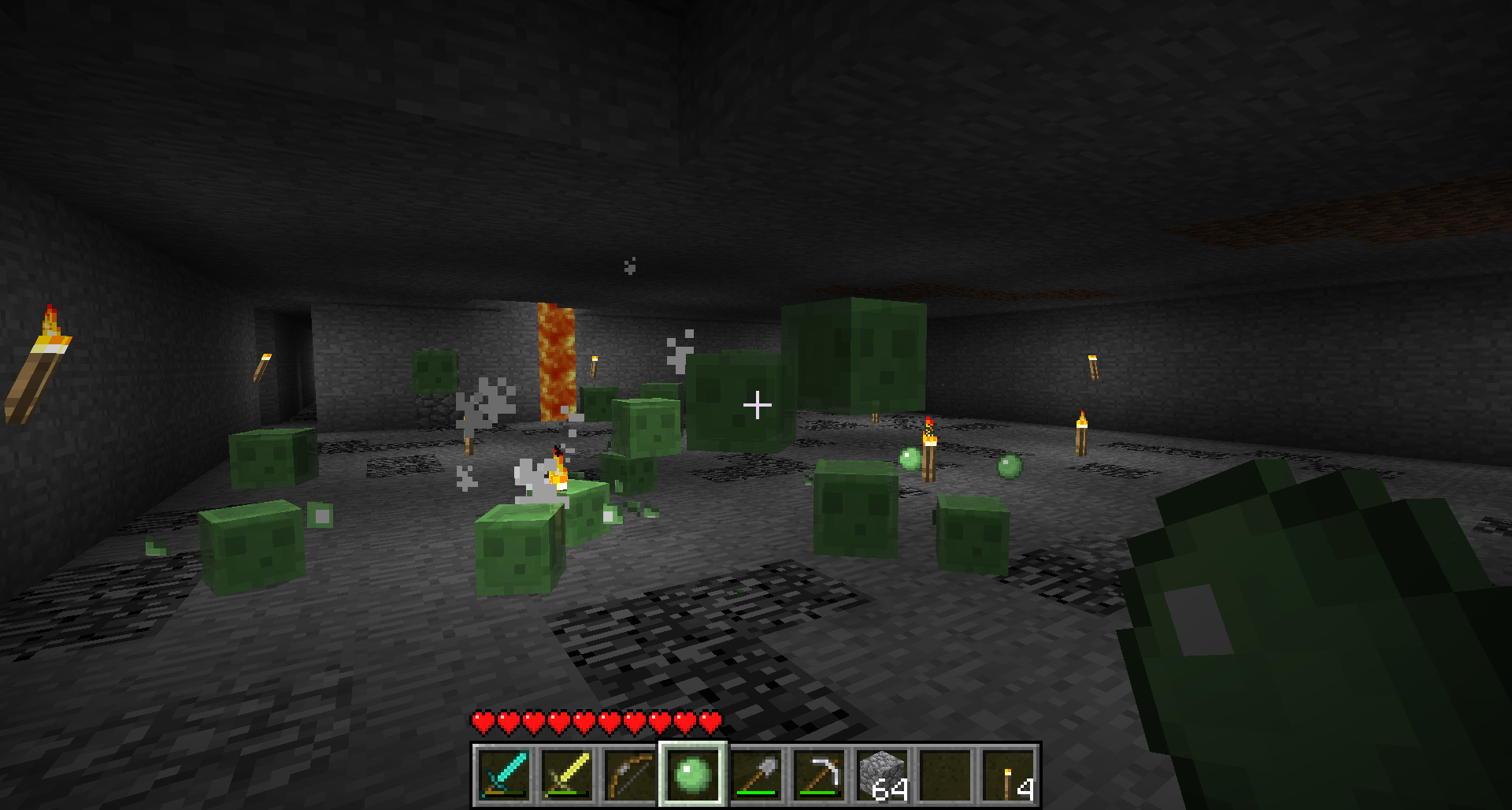Screen dimensions: 1512x810
Task: Select the slimeball hotbar slot
Action: coord(693,775)
